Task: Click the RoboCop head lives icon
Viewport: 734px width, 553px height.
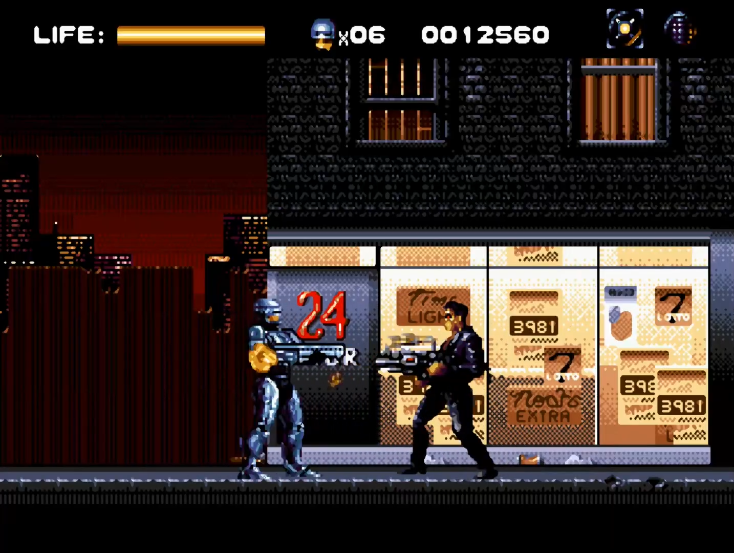Action: tap(324, 34)
